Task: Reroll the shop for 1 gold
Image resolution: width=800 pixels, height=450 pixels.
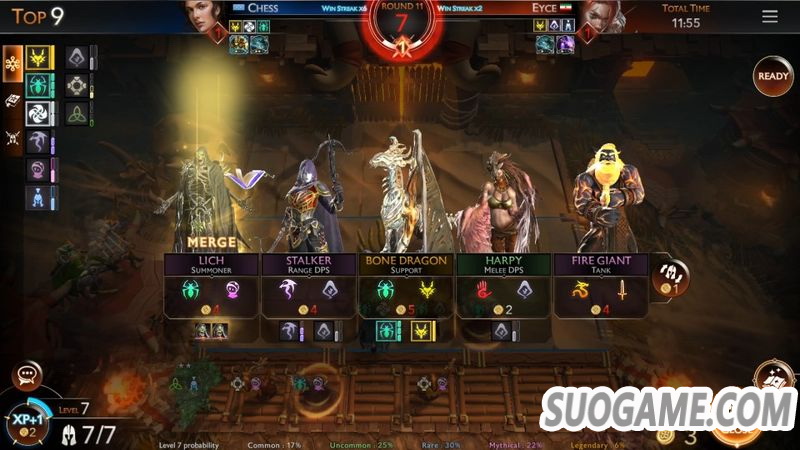Action: (668, 278)
